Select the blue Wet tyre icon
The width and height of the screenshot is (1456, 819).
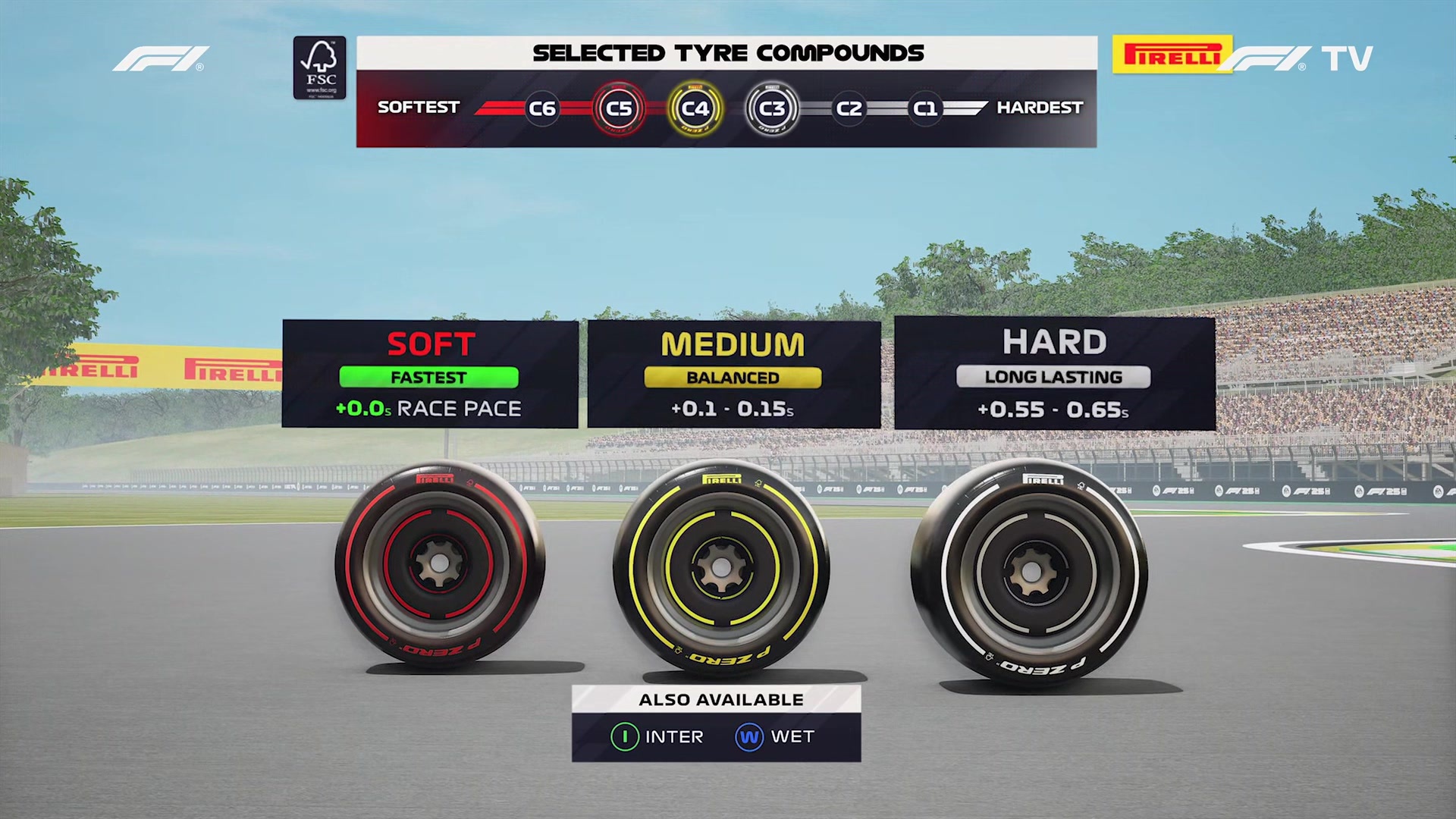(748, 736)
